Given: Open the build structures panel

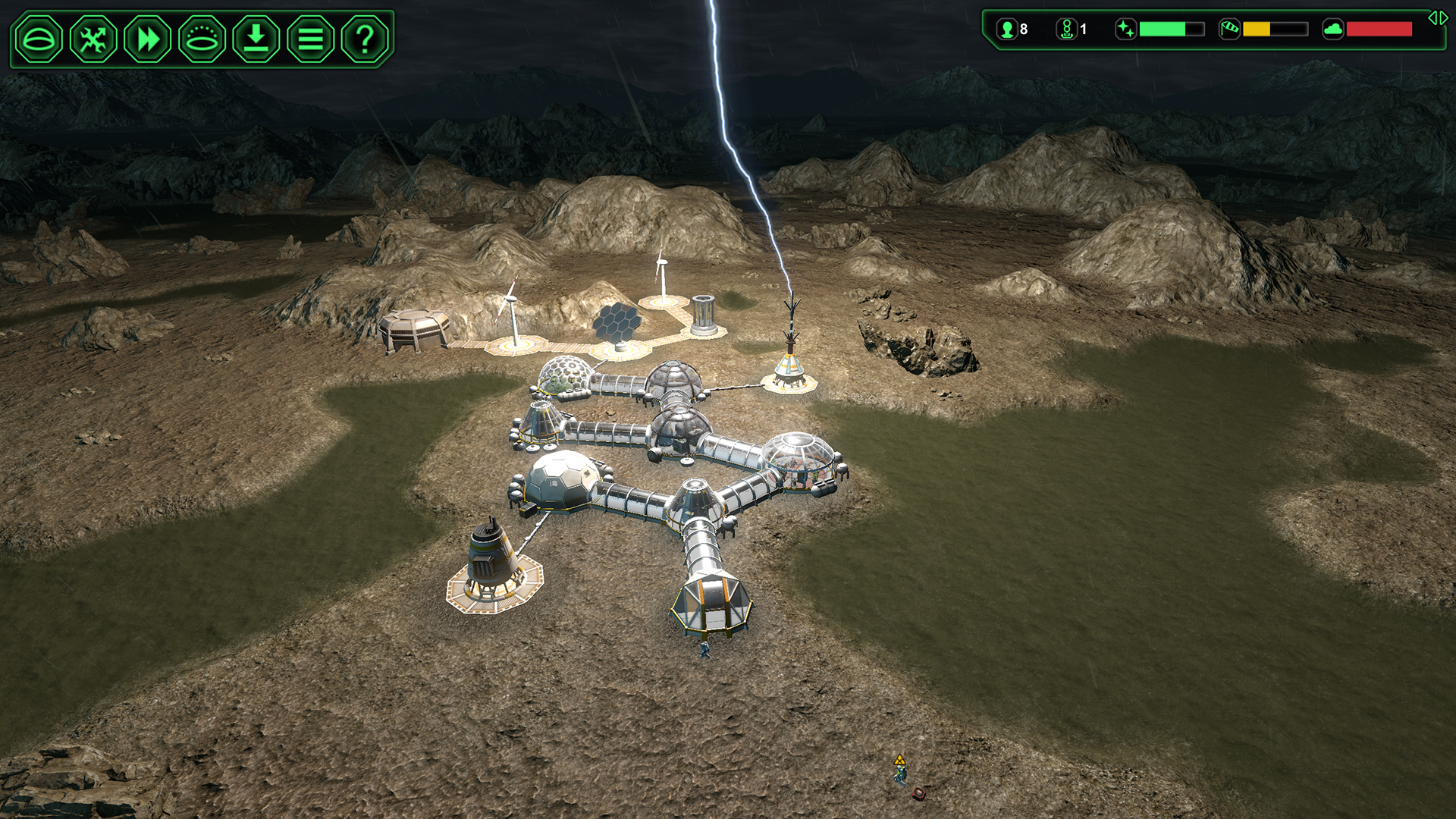Looking at the screenshot, I should [39, 38].
